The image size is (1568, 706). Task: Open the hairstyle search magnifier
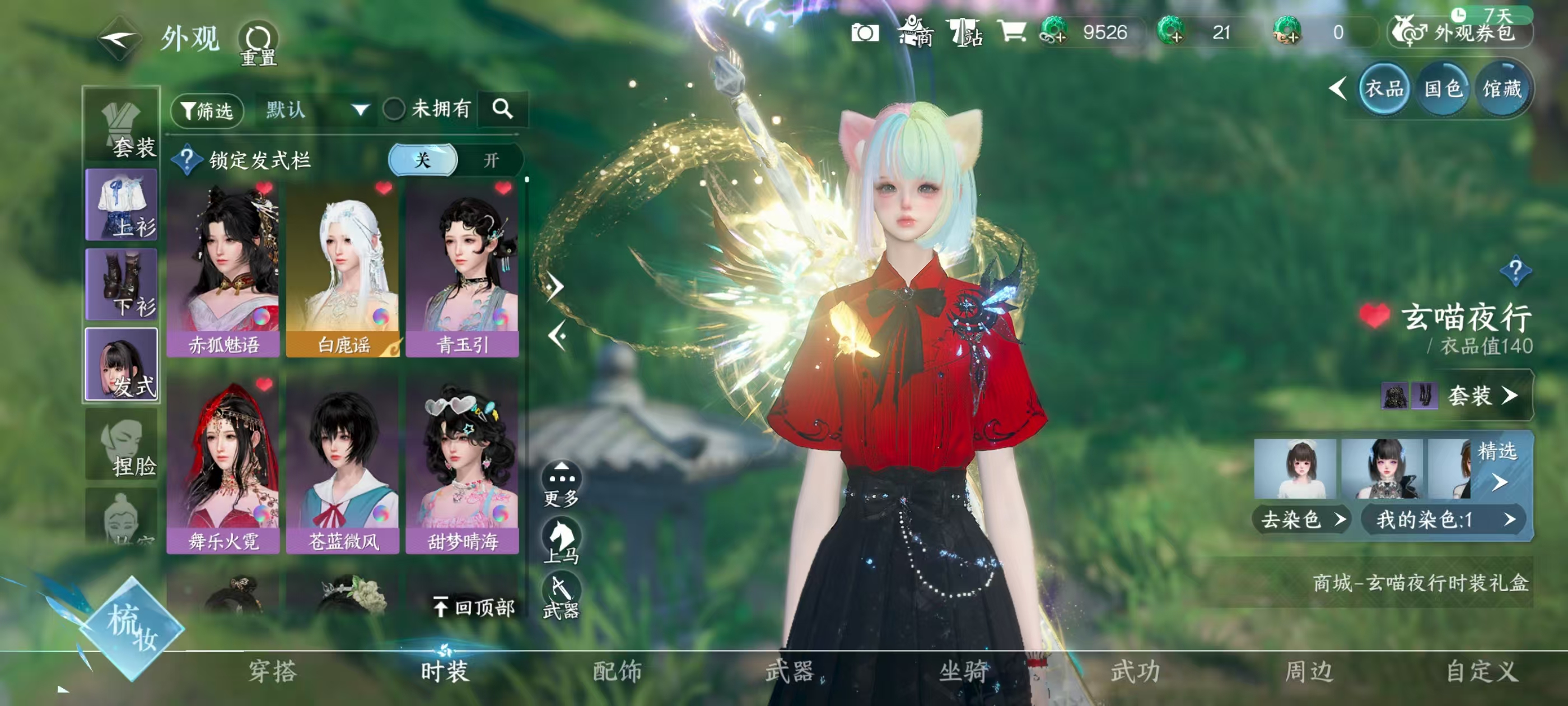[x=503, y=109]
